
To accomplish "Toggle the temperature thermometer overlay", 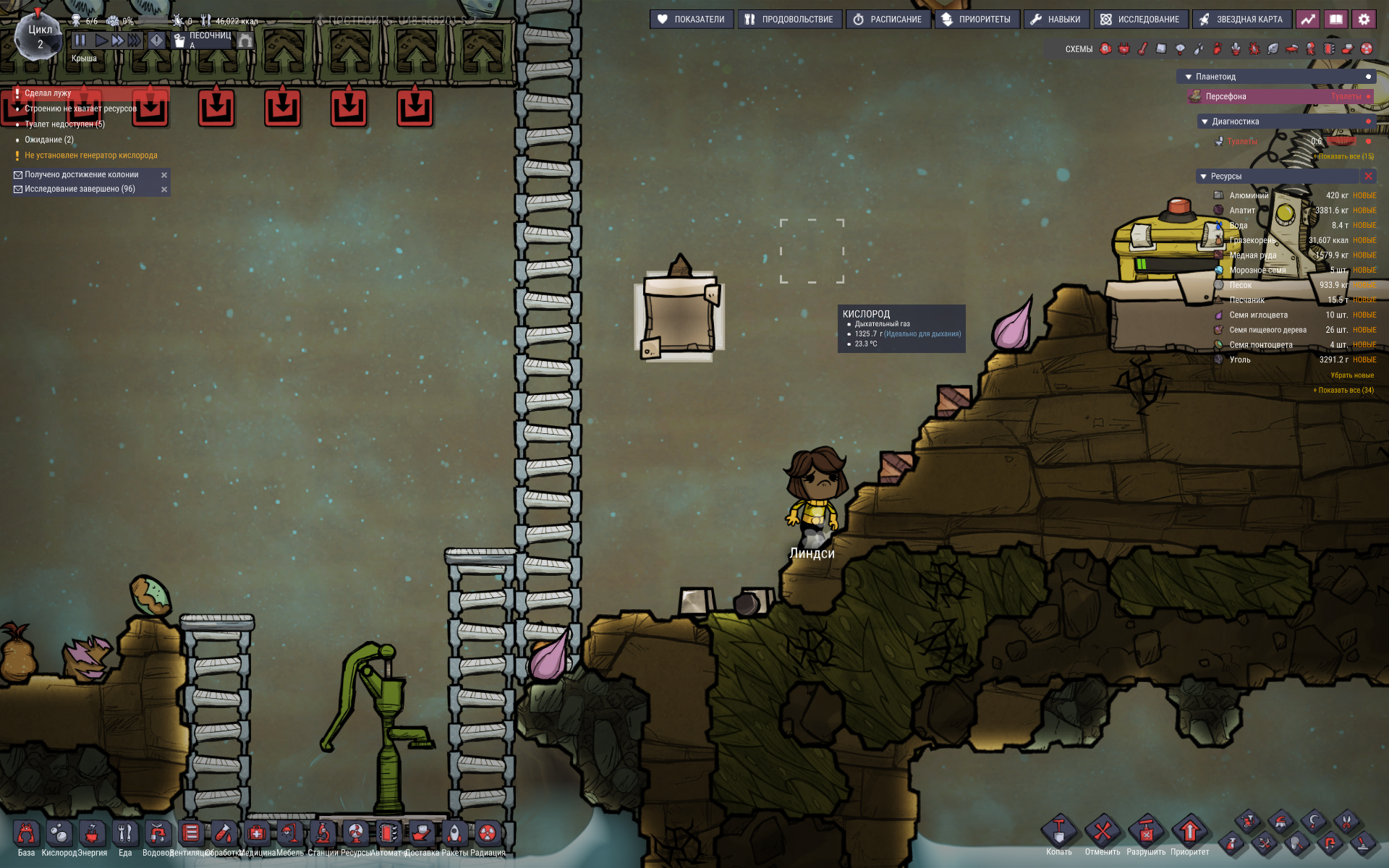I will 1142,49.
